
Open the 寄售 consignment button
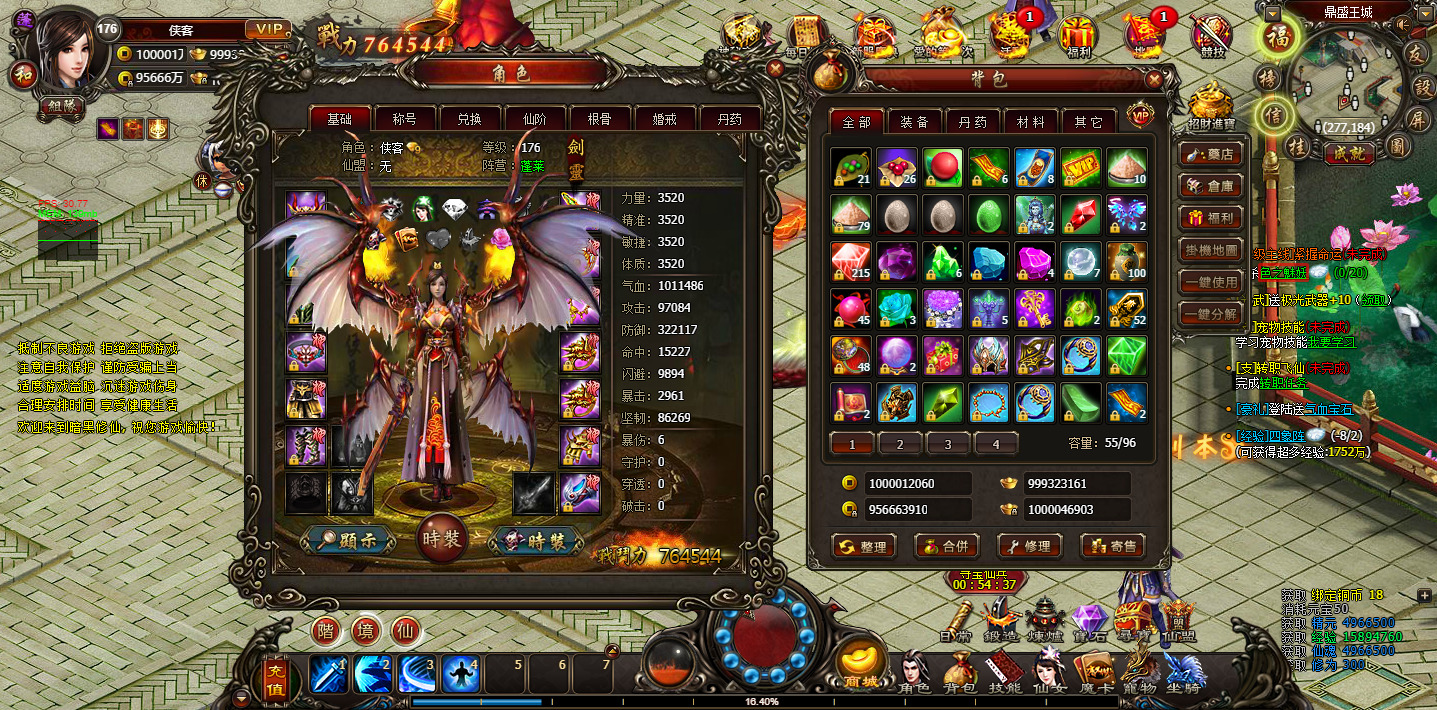[x=1112, y=546]
